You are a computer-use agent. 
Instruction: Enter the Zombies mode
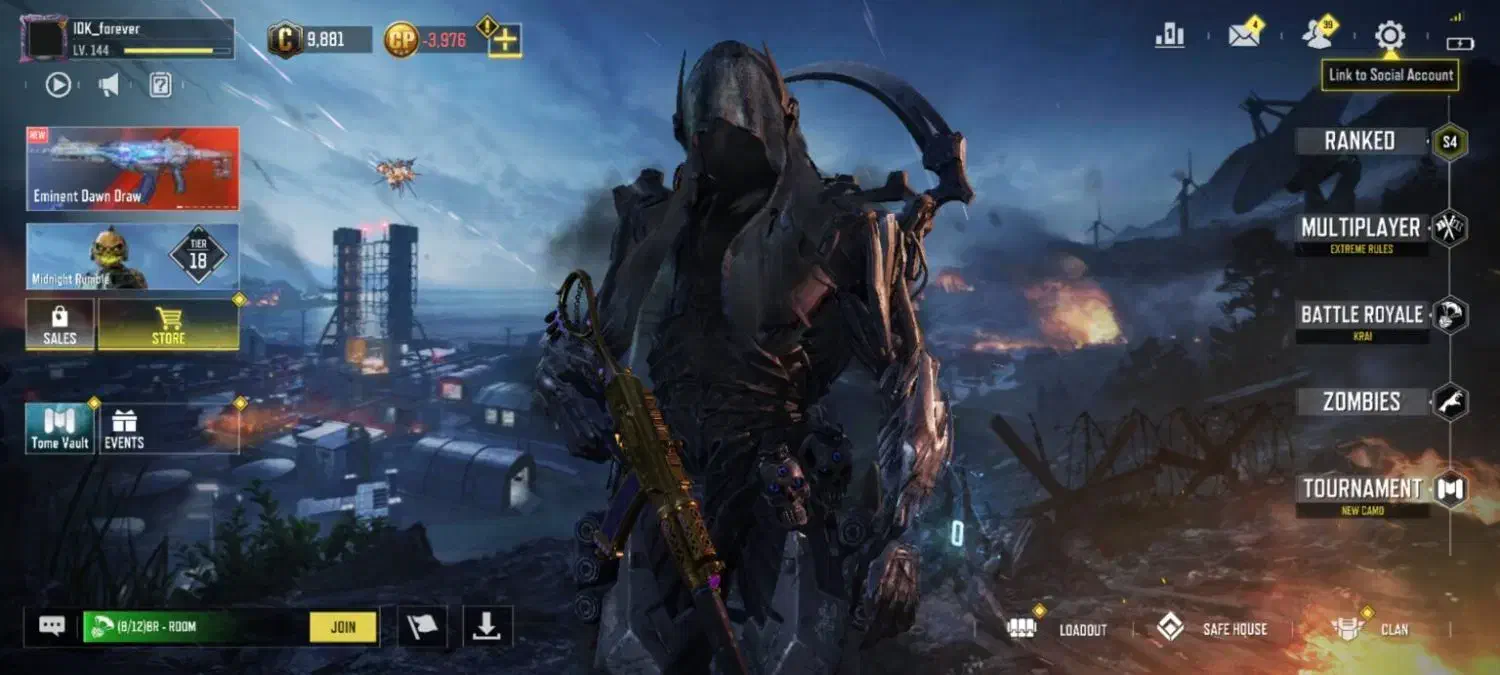[1361, 402]
